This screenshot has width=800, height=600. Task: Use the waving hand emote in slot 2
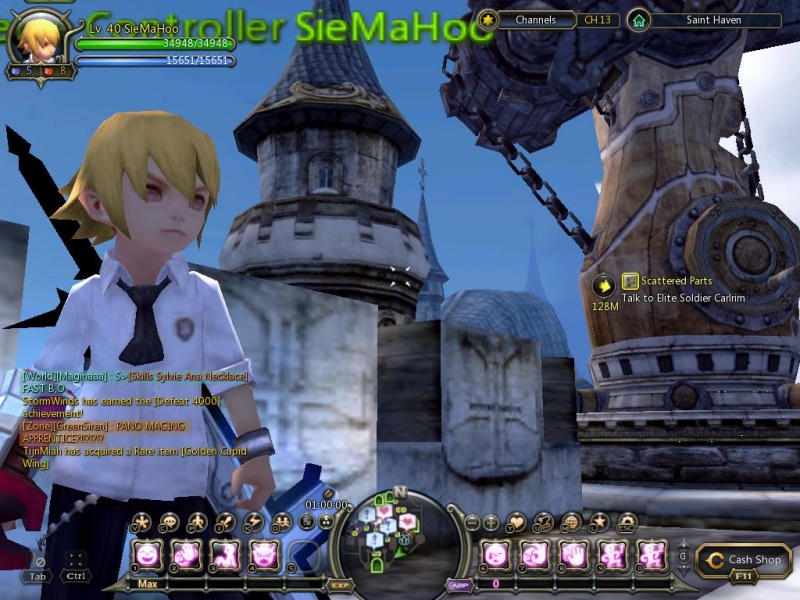186,553
